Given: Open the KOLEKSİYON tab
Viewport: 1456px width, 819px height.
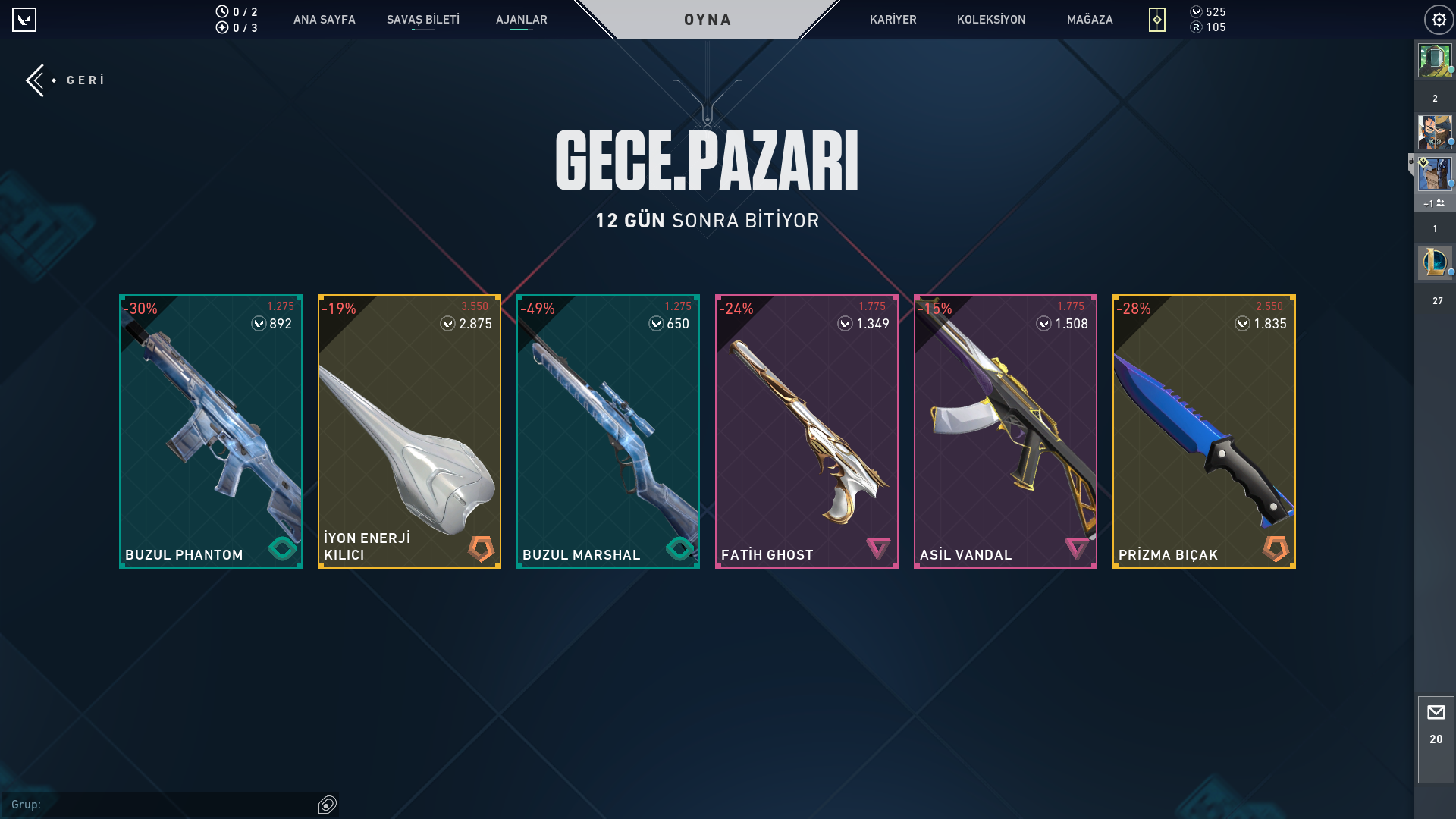Looking at the screenshot, I should pos(990,20).
